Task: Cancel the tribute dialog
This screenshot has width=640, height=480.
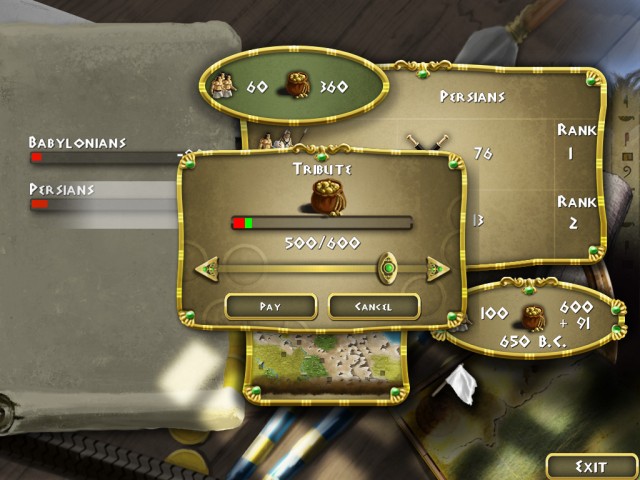Action: pyautogui.click(x=373, y=306)
